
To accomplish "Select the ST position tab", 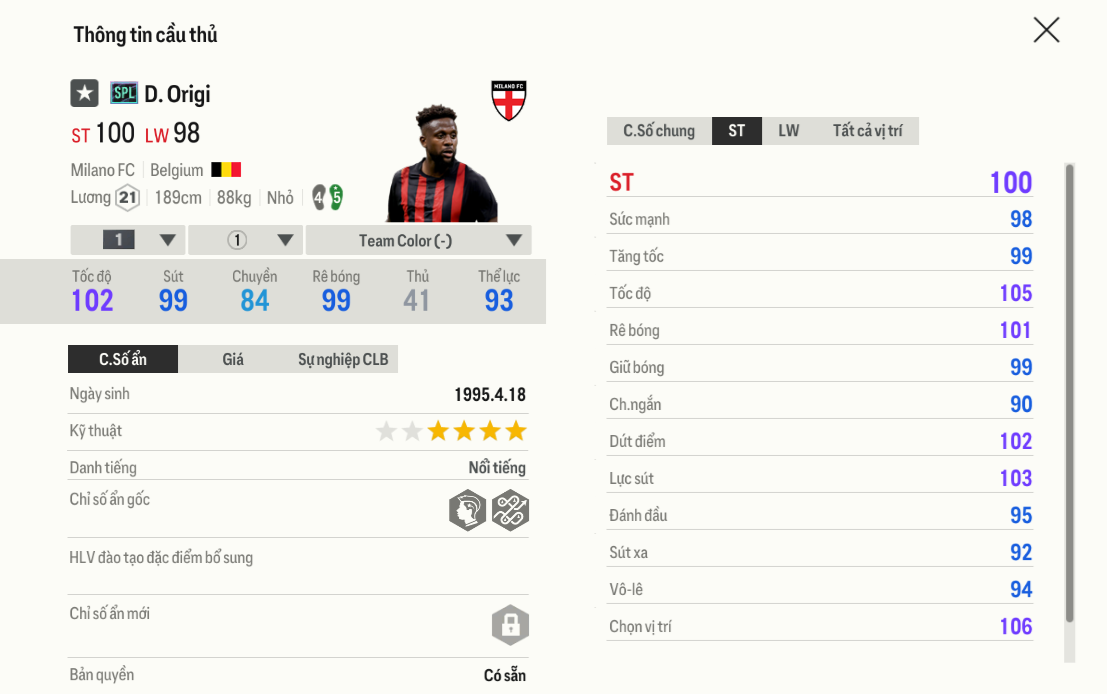I will pyautogui.click(x=737, y=131).
